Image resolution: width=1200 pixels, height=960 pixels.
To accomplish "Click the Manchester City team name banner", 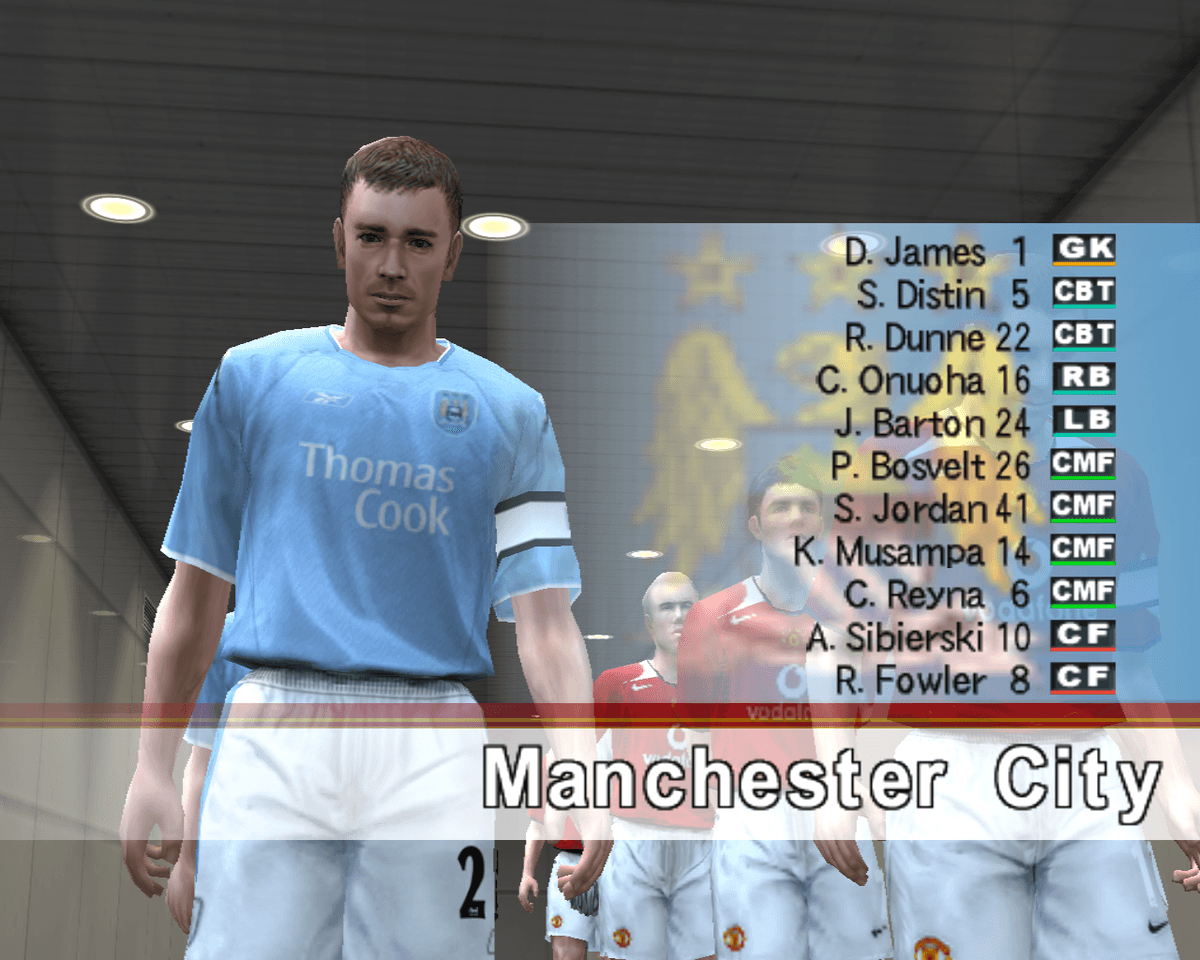I will pos(822,780).
